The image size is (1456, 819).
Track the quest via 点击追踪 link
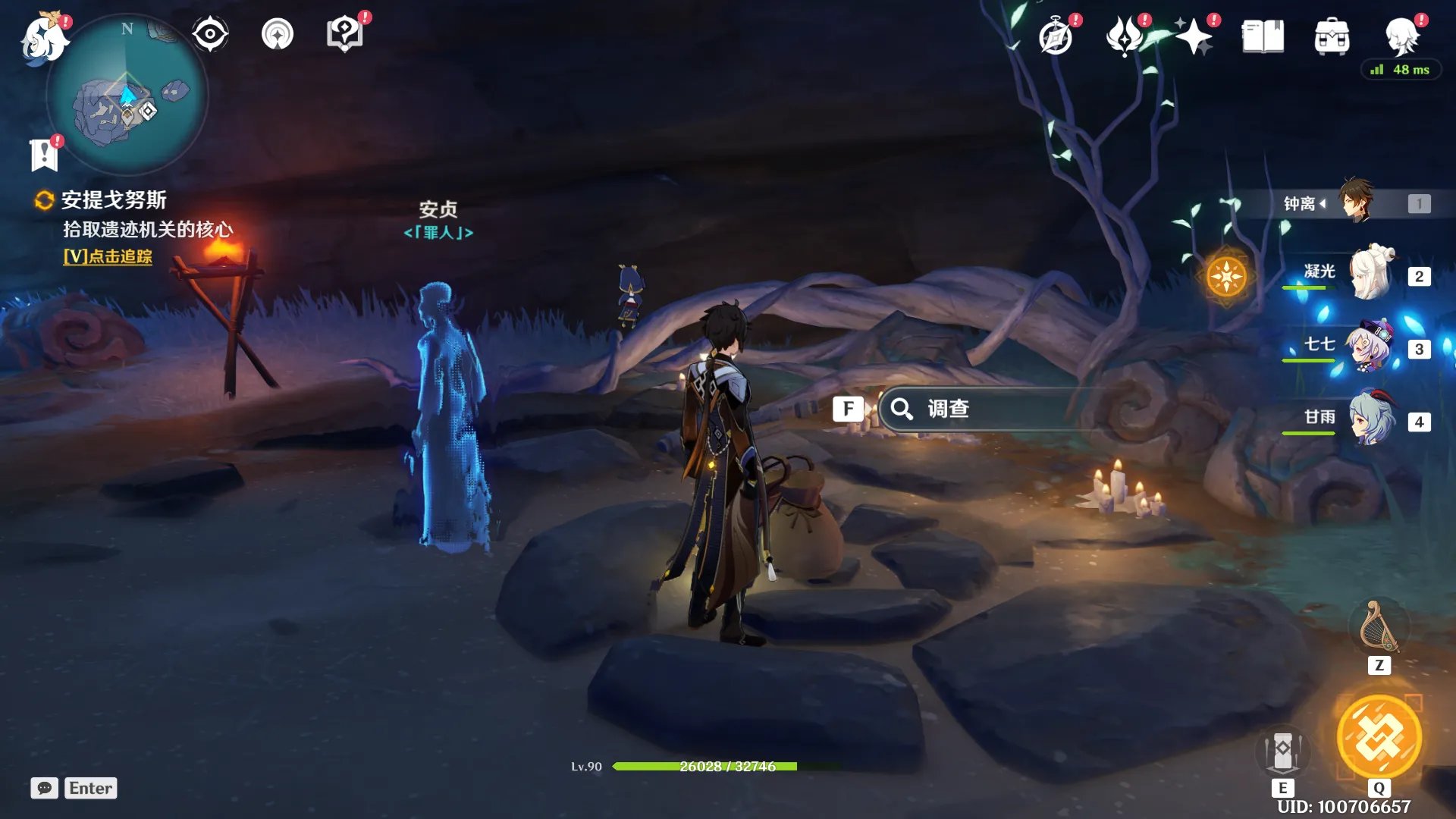point(108,256)
